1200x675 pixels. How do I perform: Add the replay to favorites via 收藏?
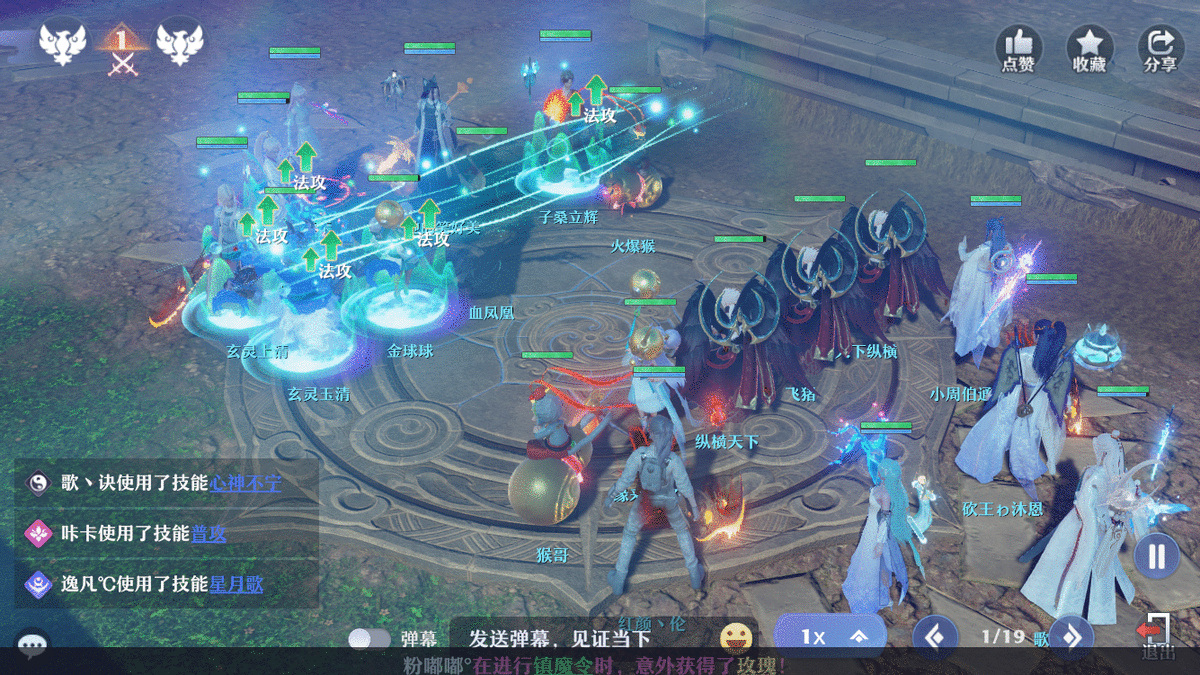pyautogui.click(x=1089, y=47)
